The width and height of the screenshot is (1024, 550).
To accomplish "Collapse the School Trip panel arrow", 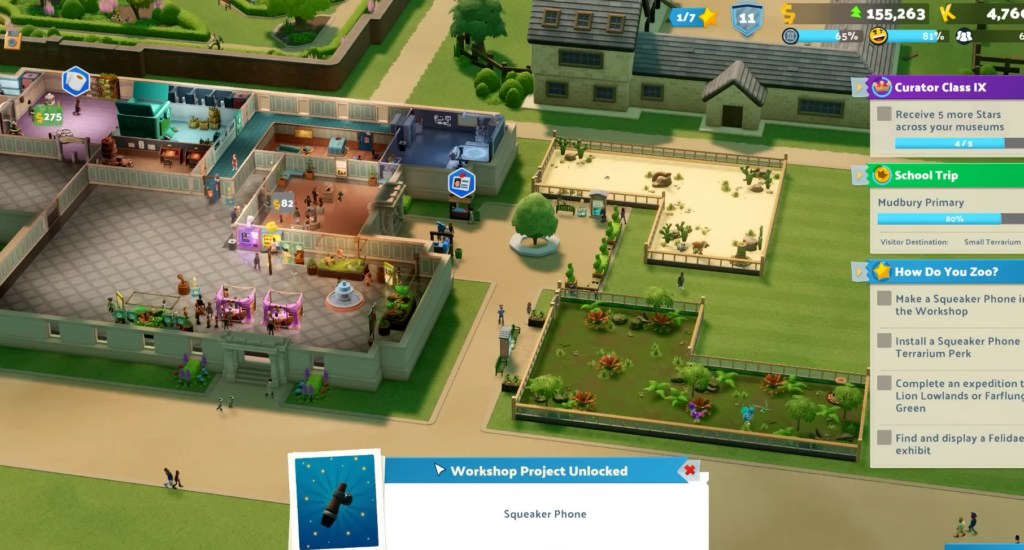I will click(859, 176).
